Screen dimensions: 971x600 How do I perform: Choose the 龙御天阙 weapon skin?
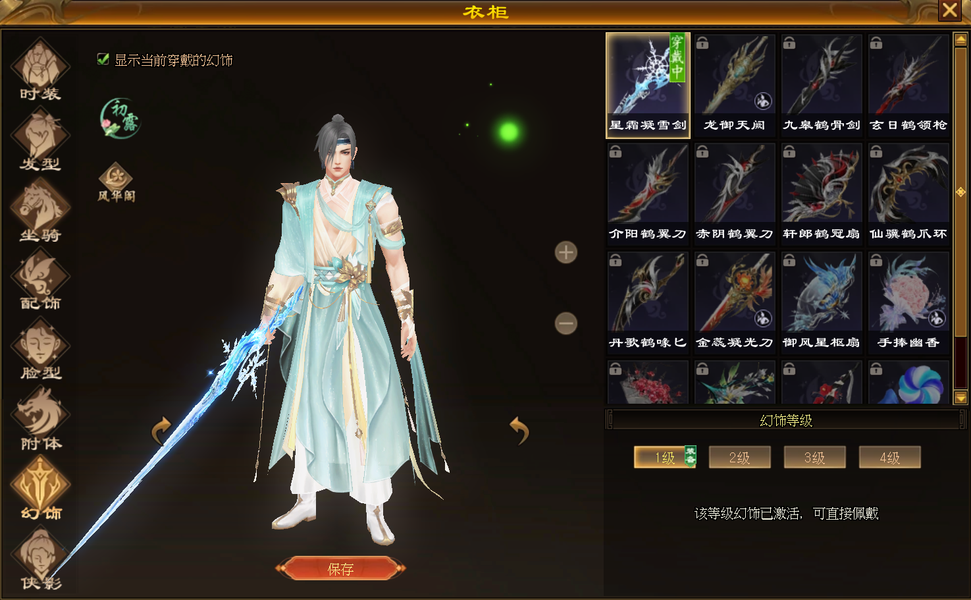[x=734, y=85]
